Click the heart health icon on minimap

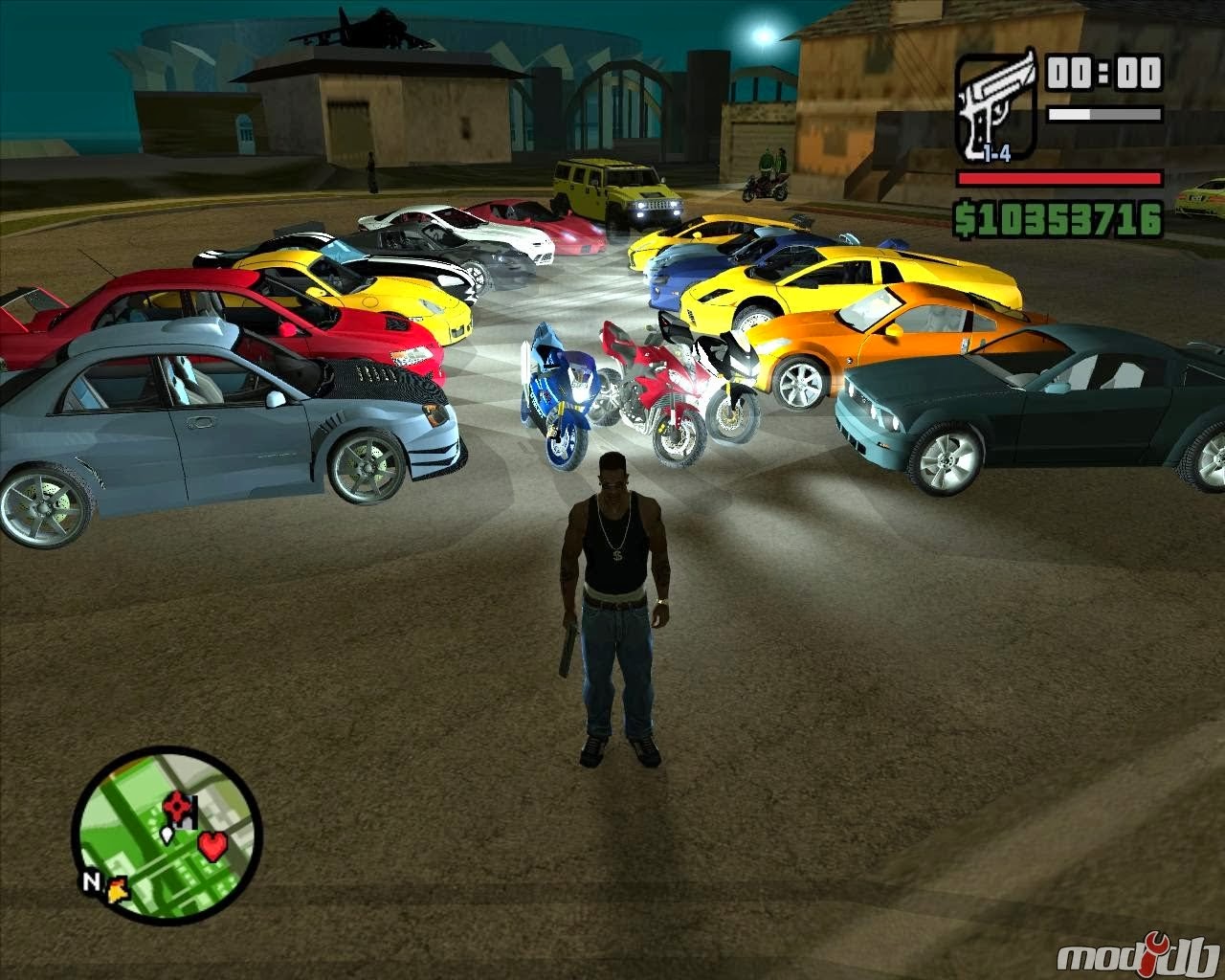(x=212, y=847)
